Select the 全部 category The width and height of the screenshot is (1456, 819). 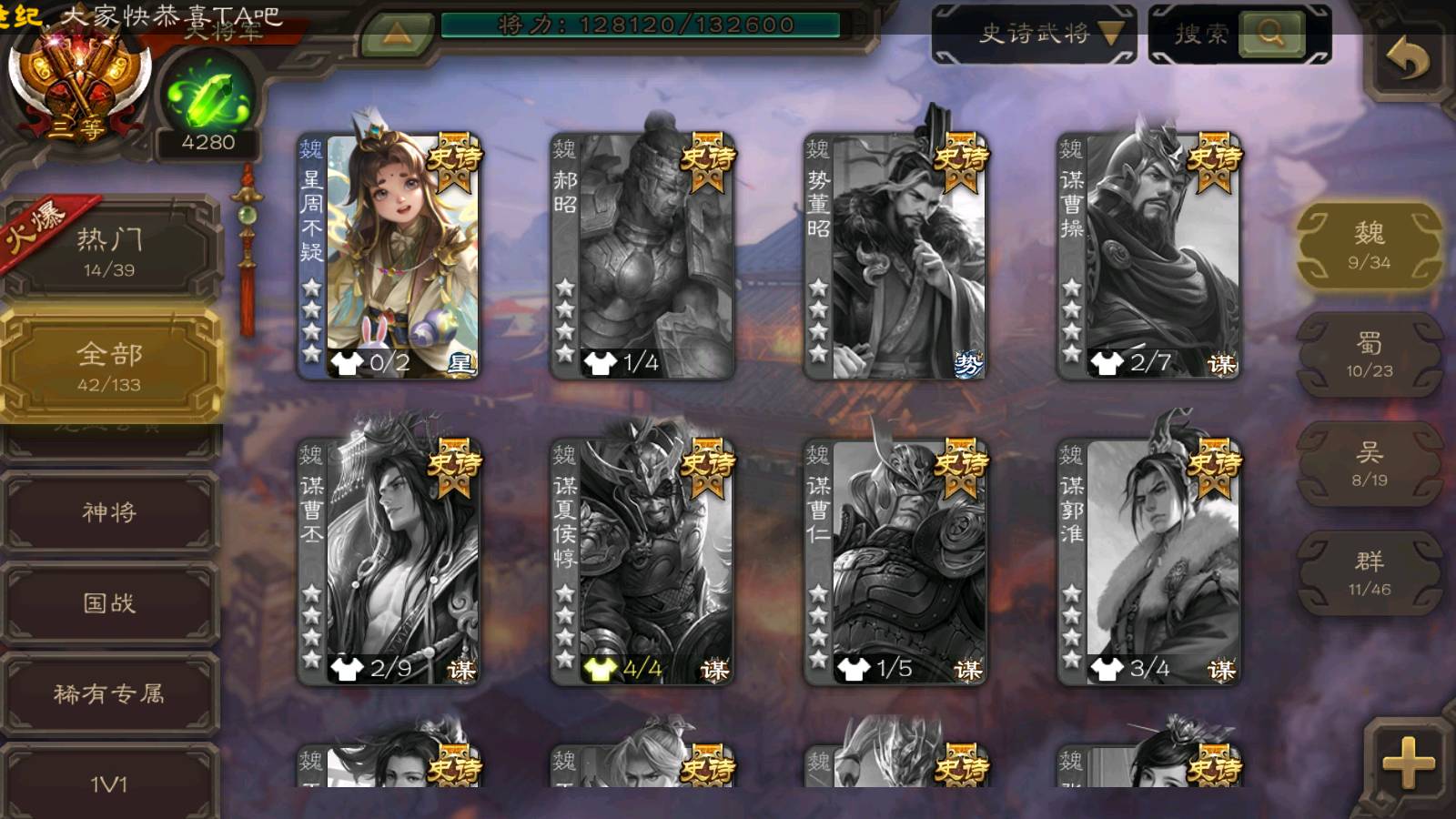click(x=109, y=366)
